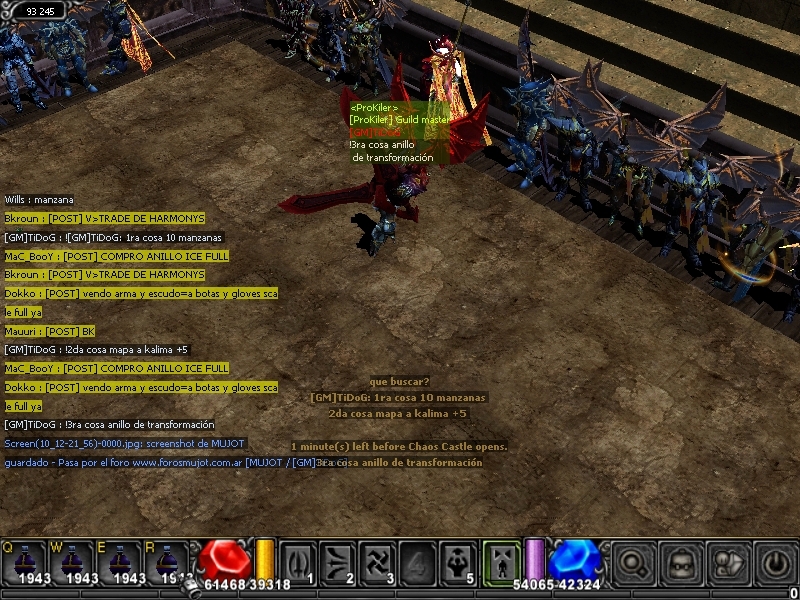The width and height of the screenshot is (800, 600).
Task: Select skill slot 3 with the swirl icon
Action: pyautogui.click(x=379, y=562)
